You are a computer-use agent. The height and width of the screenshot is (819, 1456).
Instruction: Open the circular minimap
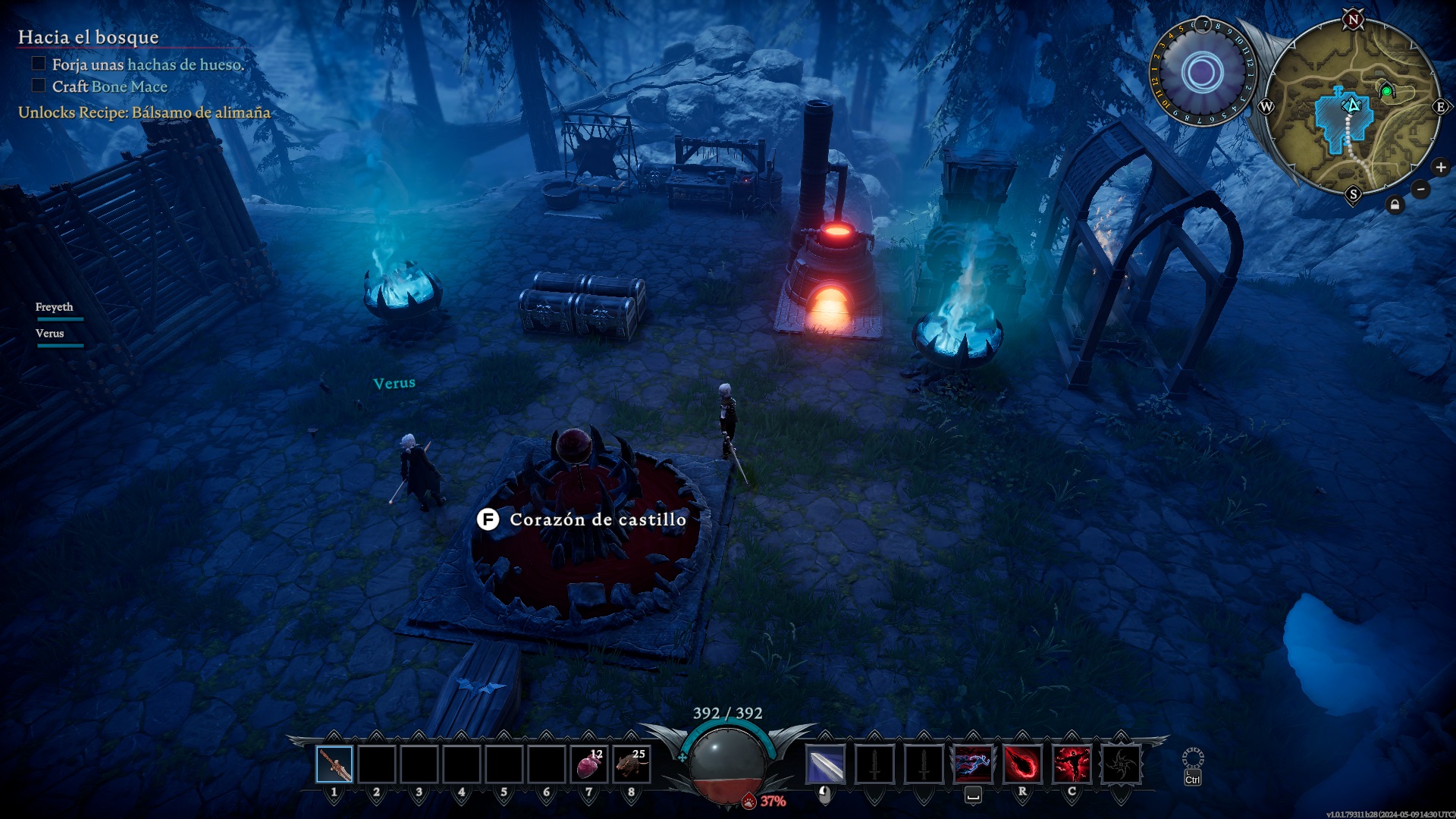click(x=1352, y=106)
